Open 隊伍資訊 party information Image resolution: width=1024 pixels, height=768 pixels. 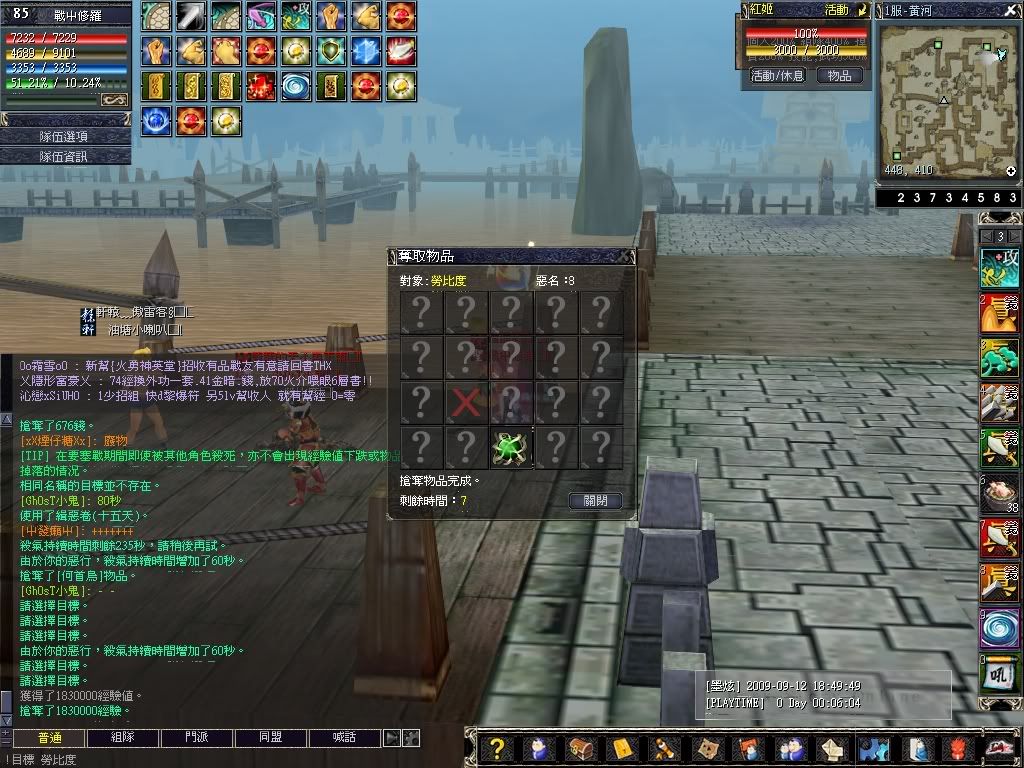click(x=65, y=156)
